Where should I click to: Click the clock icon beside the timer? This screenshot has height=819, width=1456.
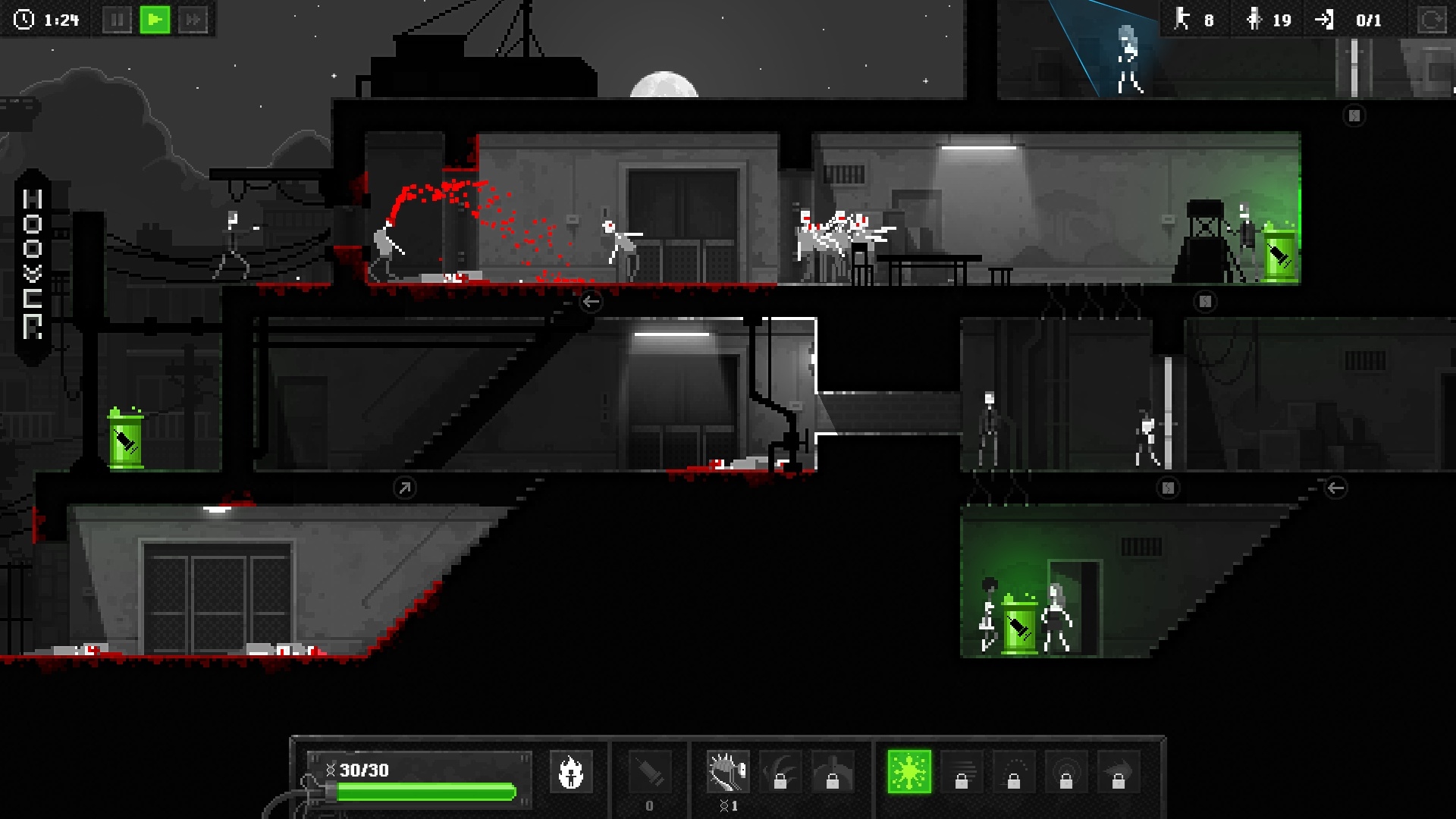pyautogui.click(x=23, y=20)
